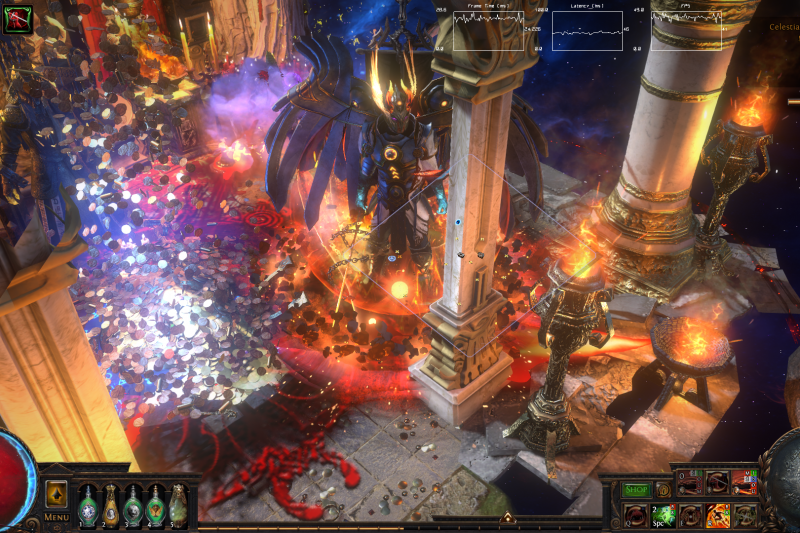The height and width of the screenshot is (533, 800).
Task: Click the glowing arrow icon above Menu
Action: pos(56,494)
